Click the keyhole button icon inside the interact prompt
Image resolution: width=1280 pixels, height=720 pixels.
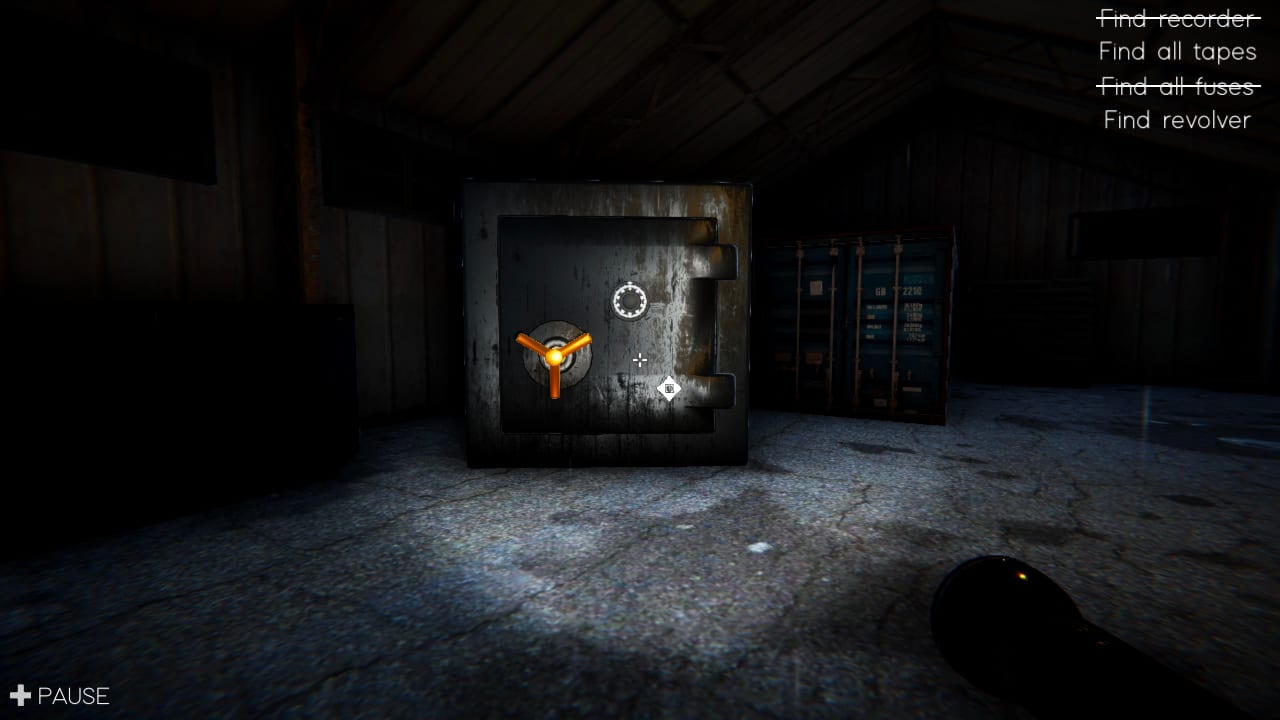click(x=668, y=389)
